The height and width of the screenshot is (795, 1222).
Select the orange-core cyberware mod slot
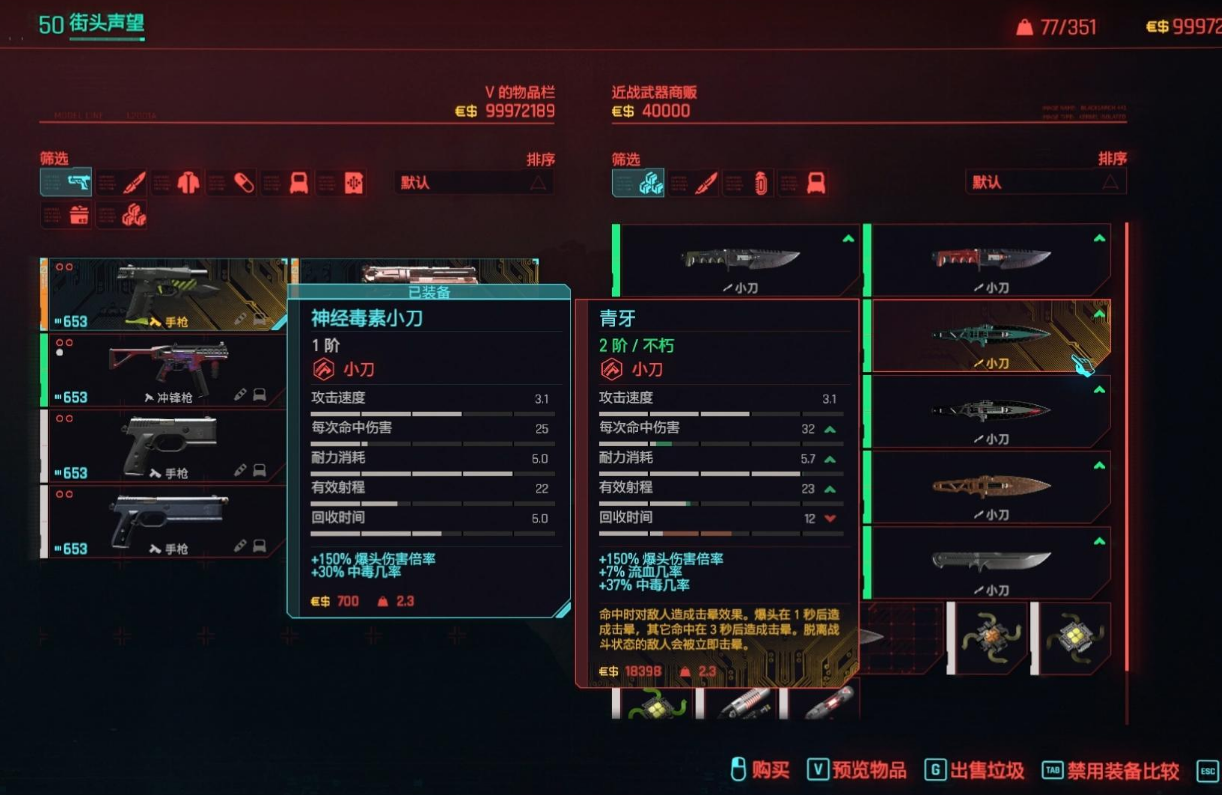point(987,637)
